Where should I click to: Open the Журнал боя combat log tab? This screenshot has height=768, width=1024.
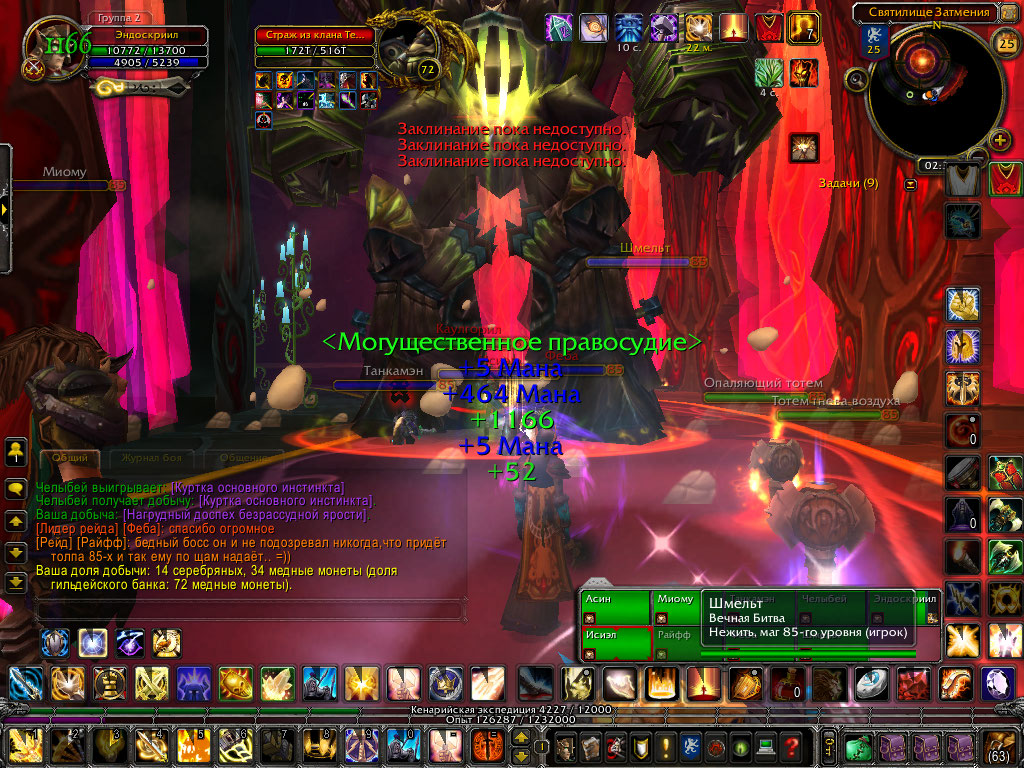click(x=150, y=457)
